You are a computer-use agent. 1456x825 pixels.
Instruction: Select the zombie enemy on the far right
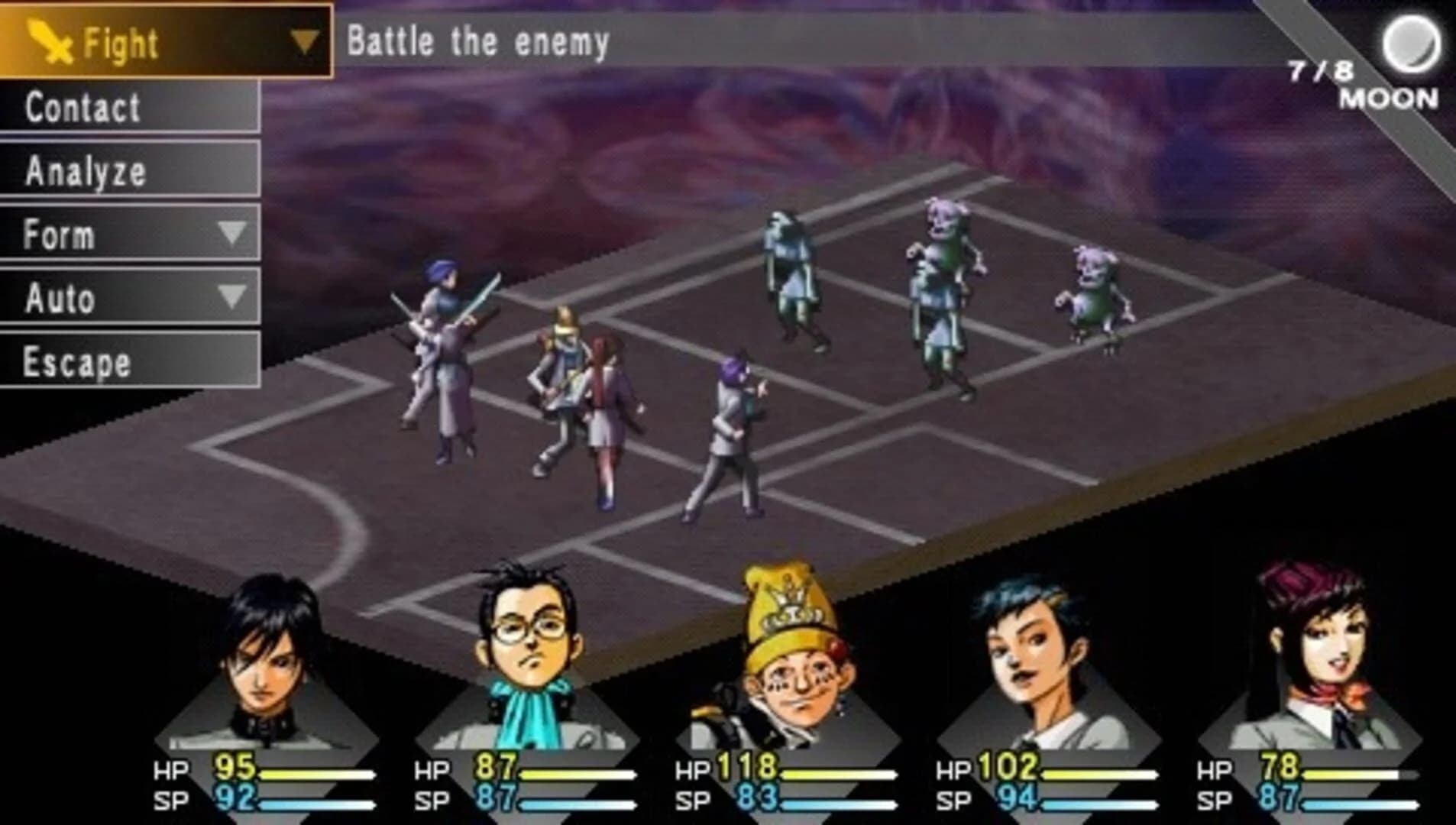coord(1092,290)
